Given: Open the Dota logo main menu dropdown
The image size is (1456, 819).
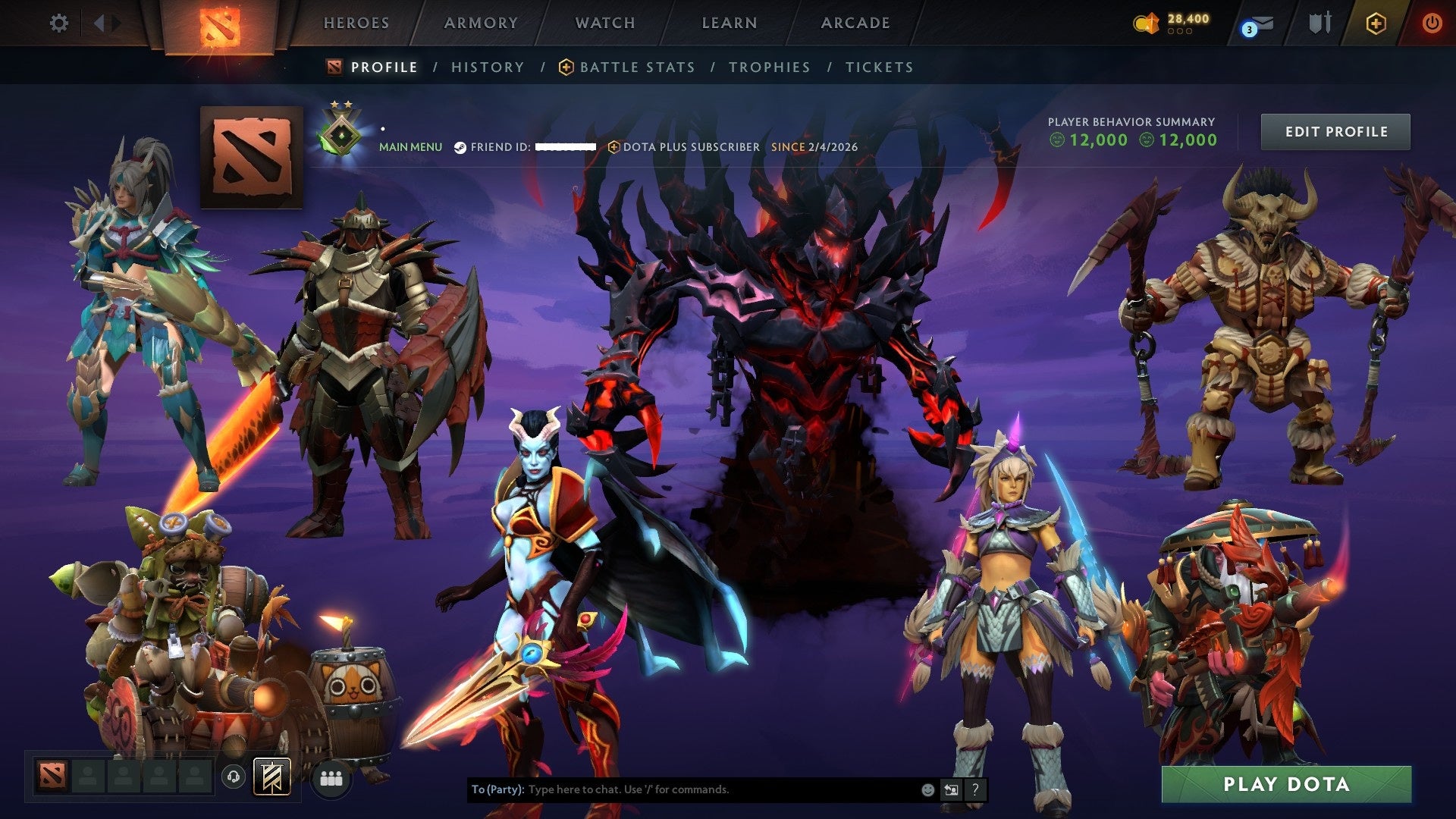Looking at the screenshot, I should coord(220,23).
